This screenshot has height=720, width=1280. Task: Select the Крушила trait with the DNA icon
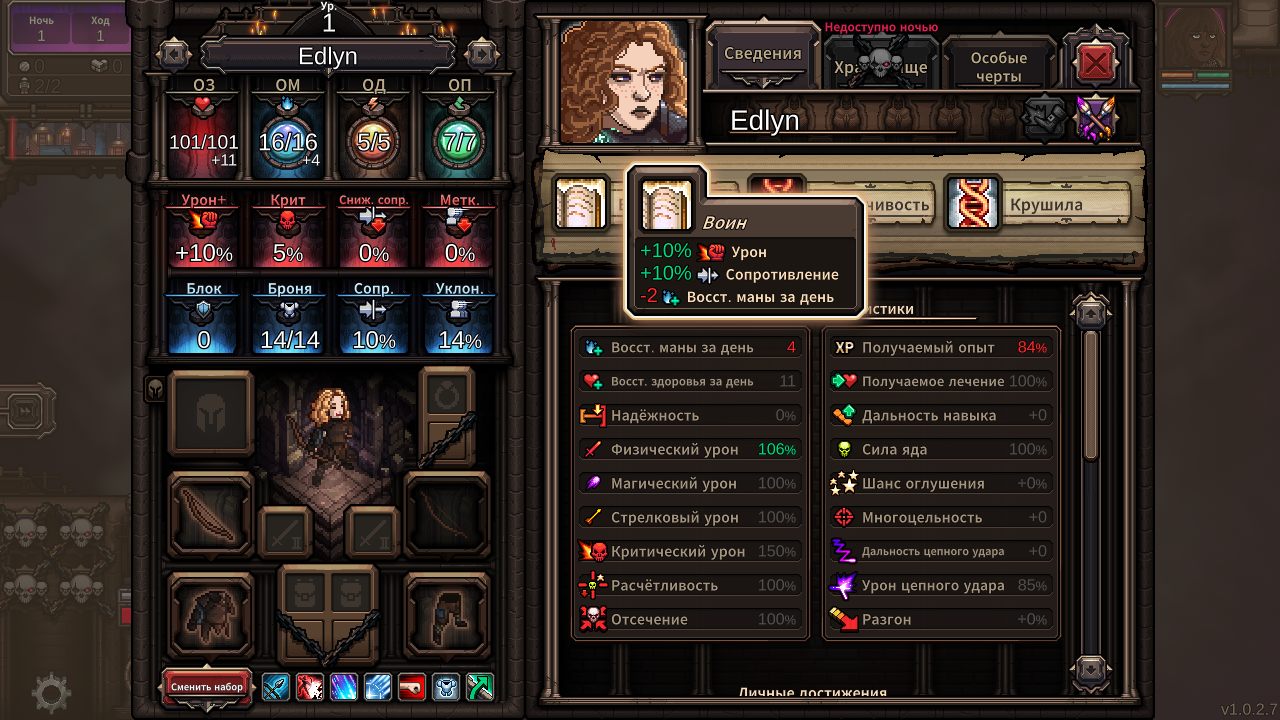(x=1038, y=204)
